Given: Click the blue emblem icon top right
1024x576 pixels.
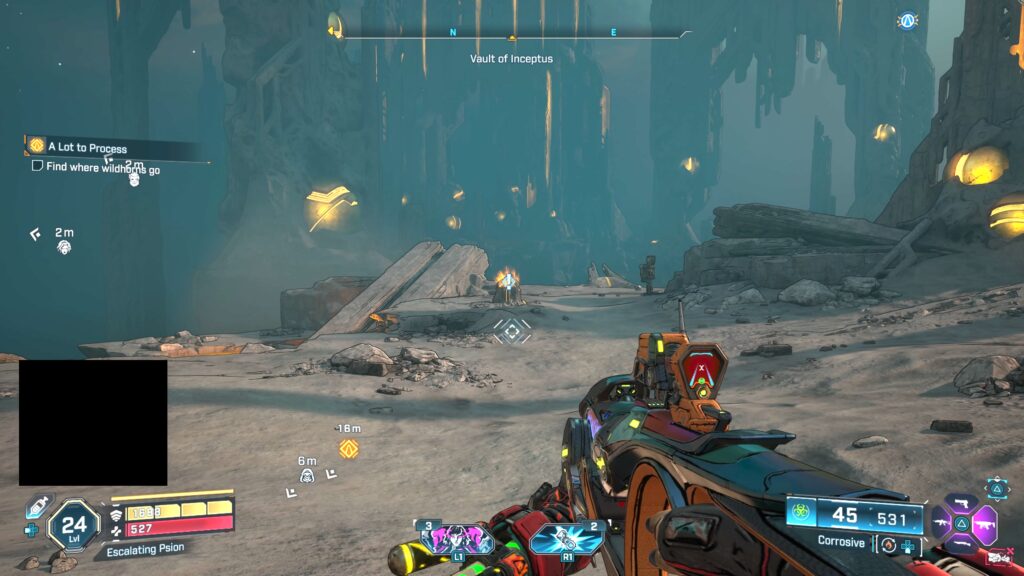Looking at the screenshot, I should (x=907, y=20).
